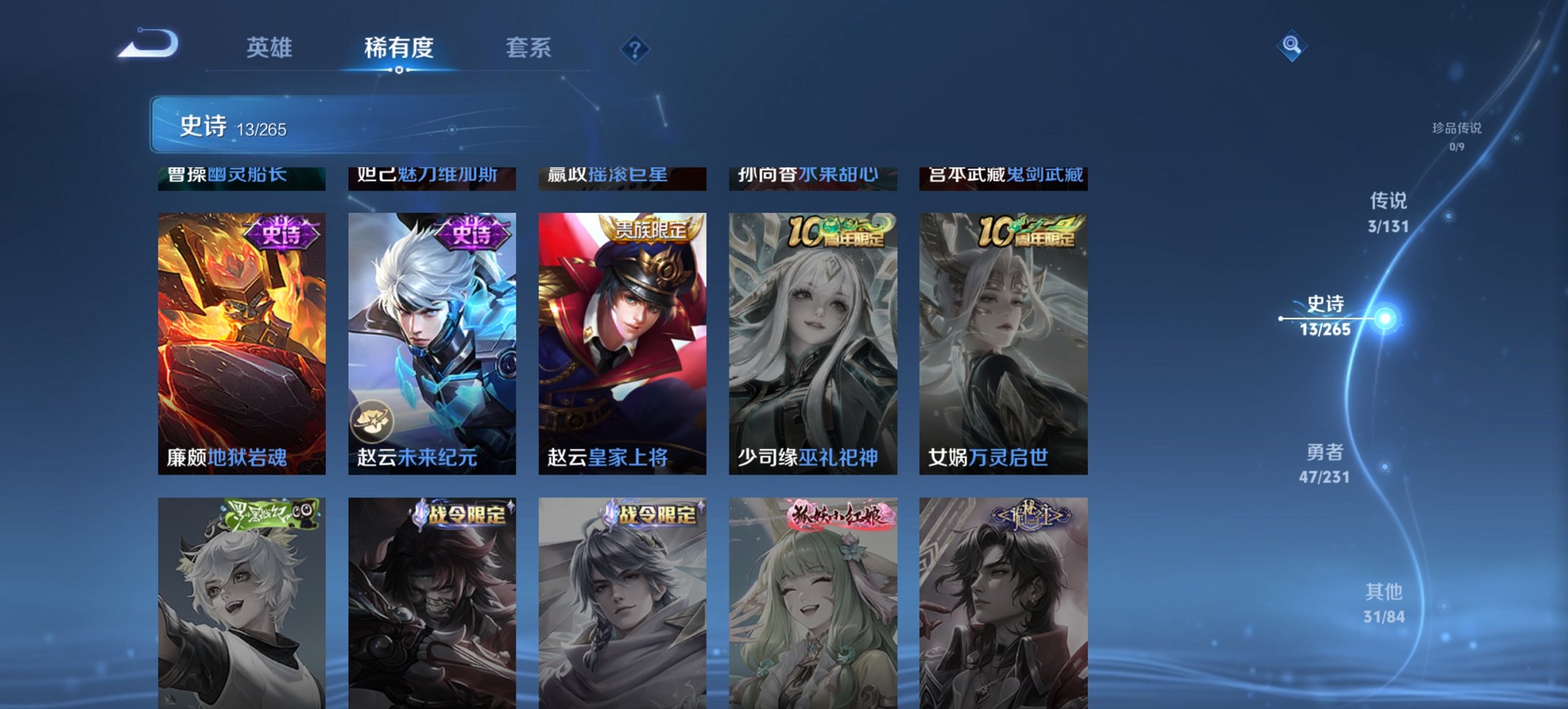Click the question mark help icon beside the tabs
Viewport: 1568px width, 709px height.
[x=634, y=48]
